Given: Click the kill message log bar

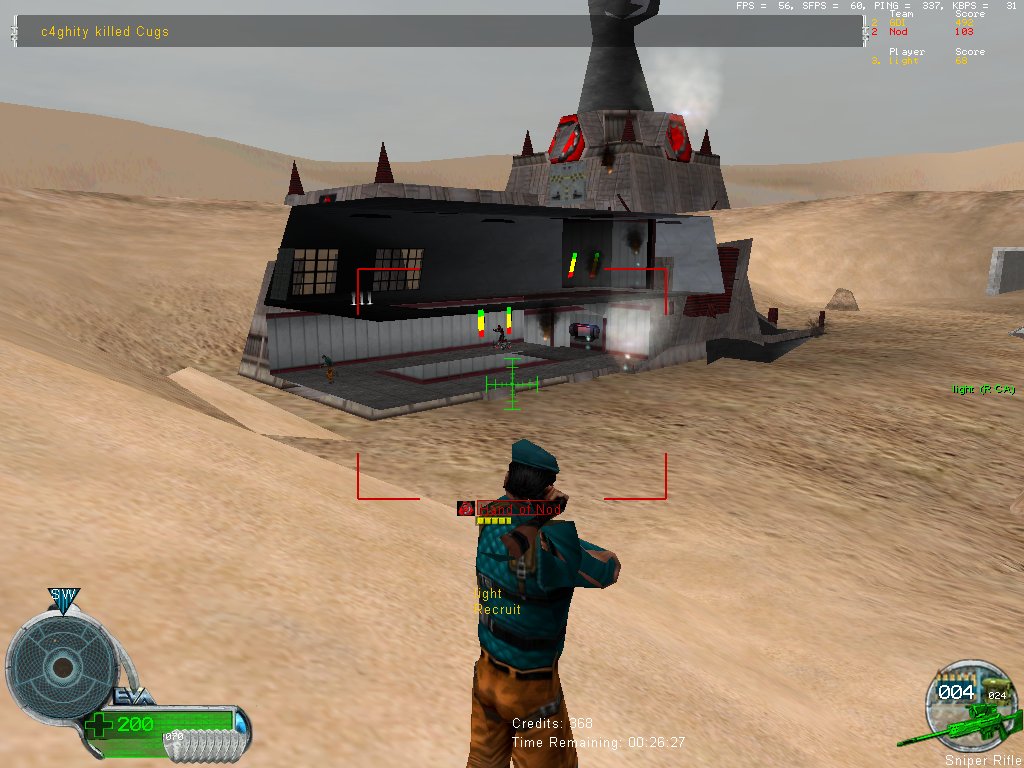Looking at the screenshot, I should [440, 31].
